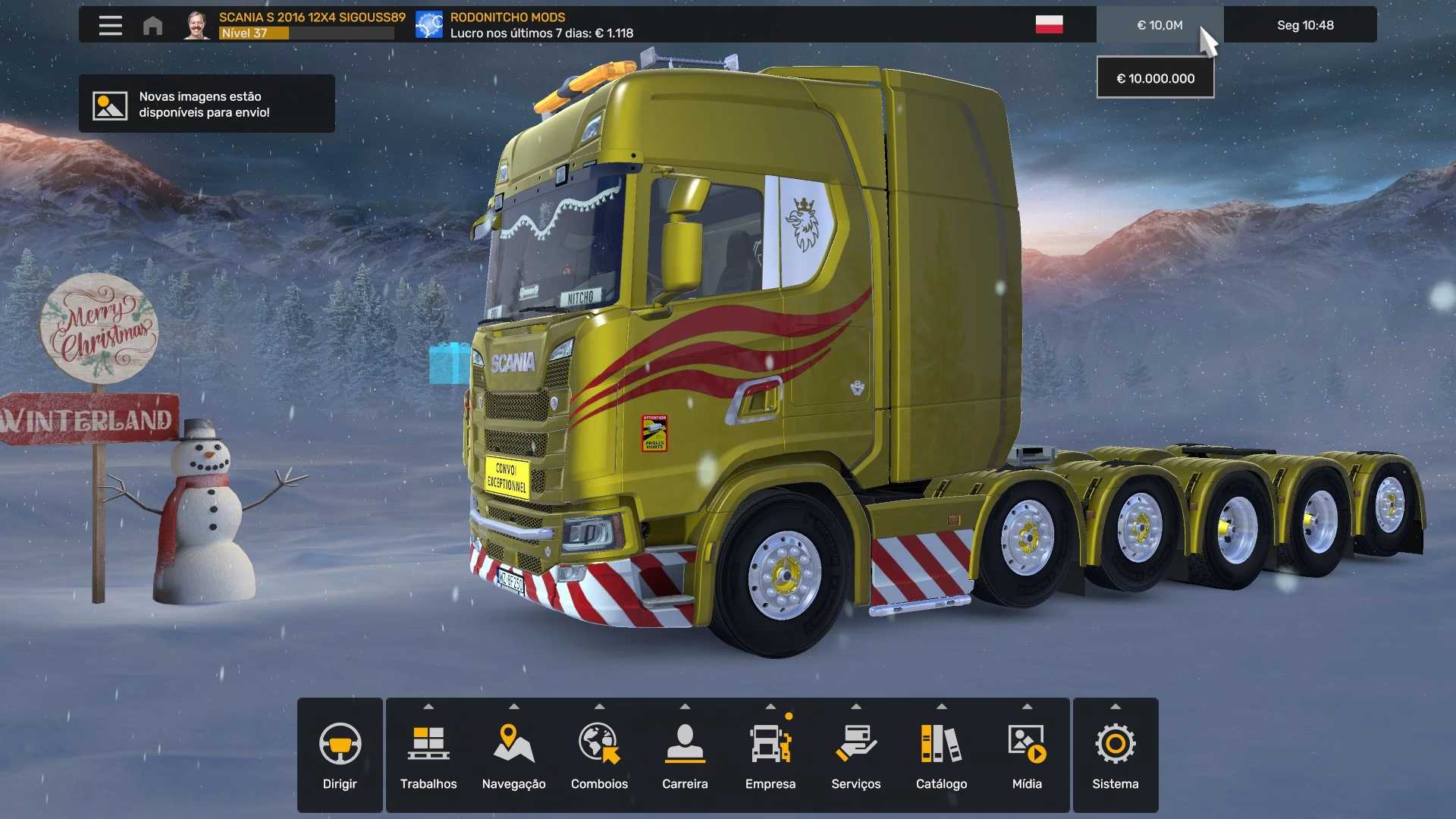This screenshot has width=1456, height=819.
Task: Show the Carreira career menu
Action: pos(685,755)
